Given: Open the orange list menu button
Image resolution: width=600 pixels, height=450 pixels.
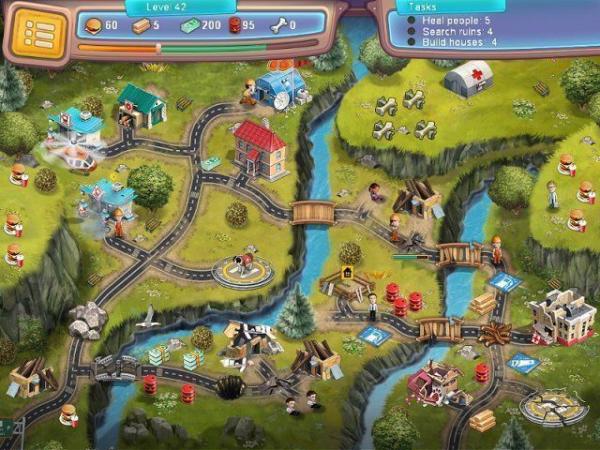Looking at the screenshot, I should pyautogui.click(x=37, y=32).
